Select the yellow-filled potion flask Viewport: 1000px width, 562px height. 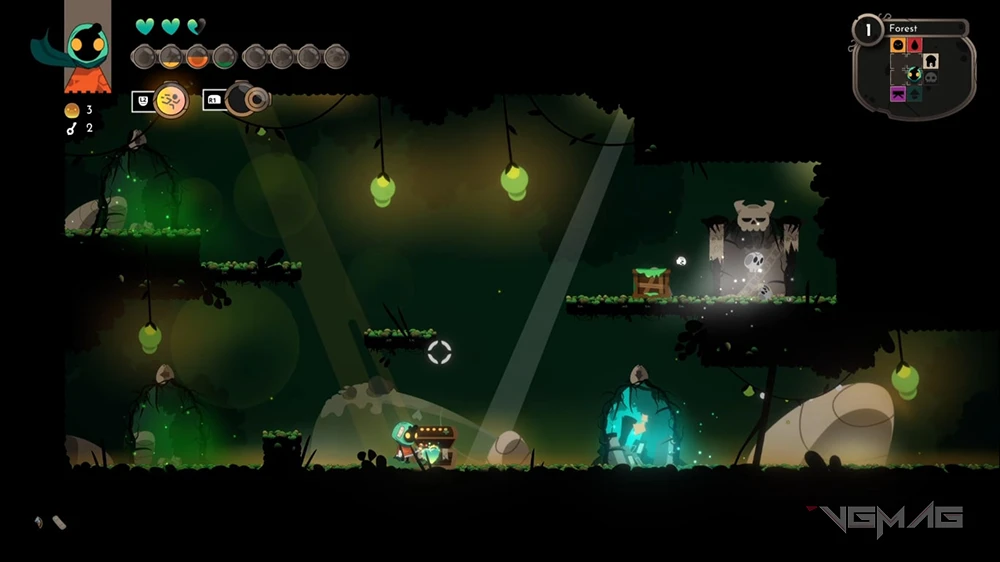[170, 57]
